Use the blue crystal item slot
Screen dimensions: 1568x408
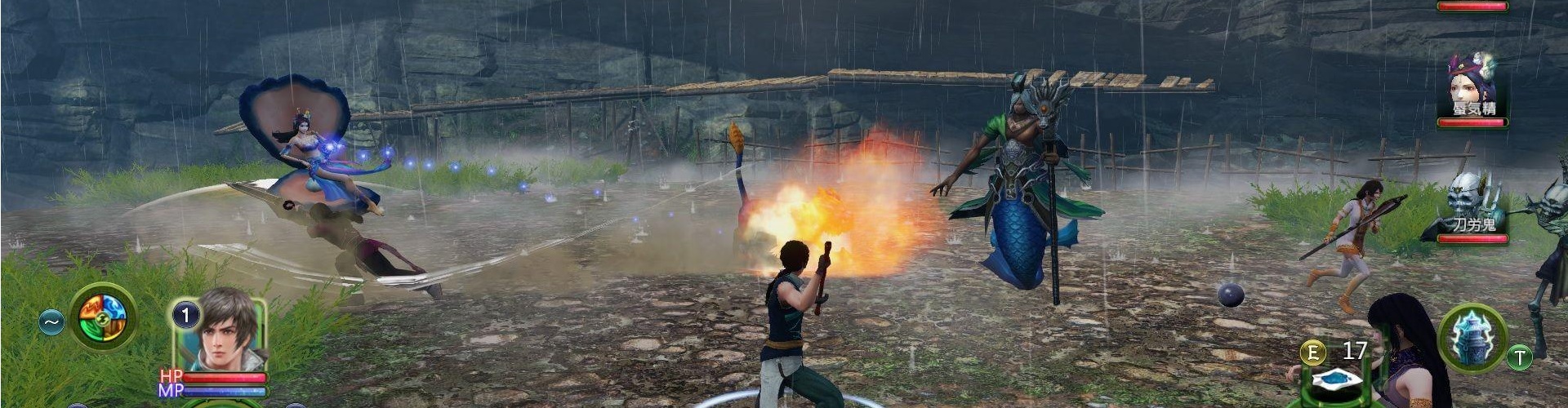1335,379
